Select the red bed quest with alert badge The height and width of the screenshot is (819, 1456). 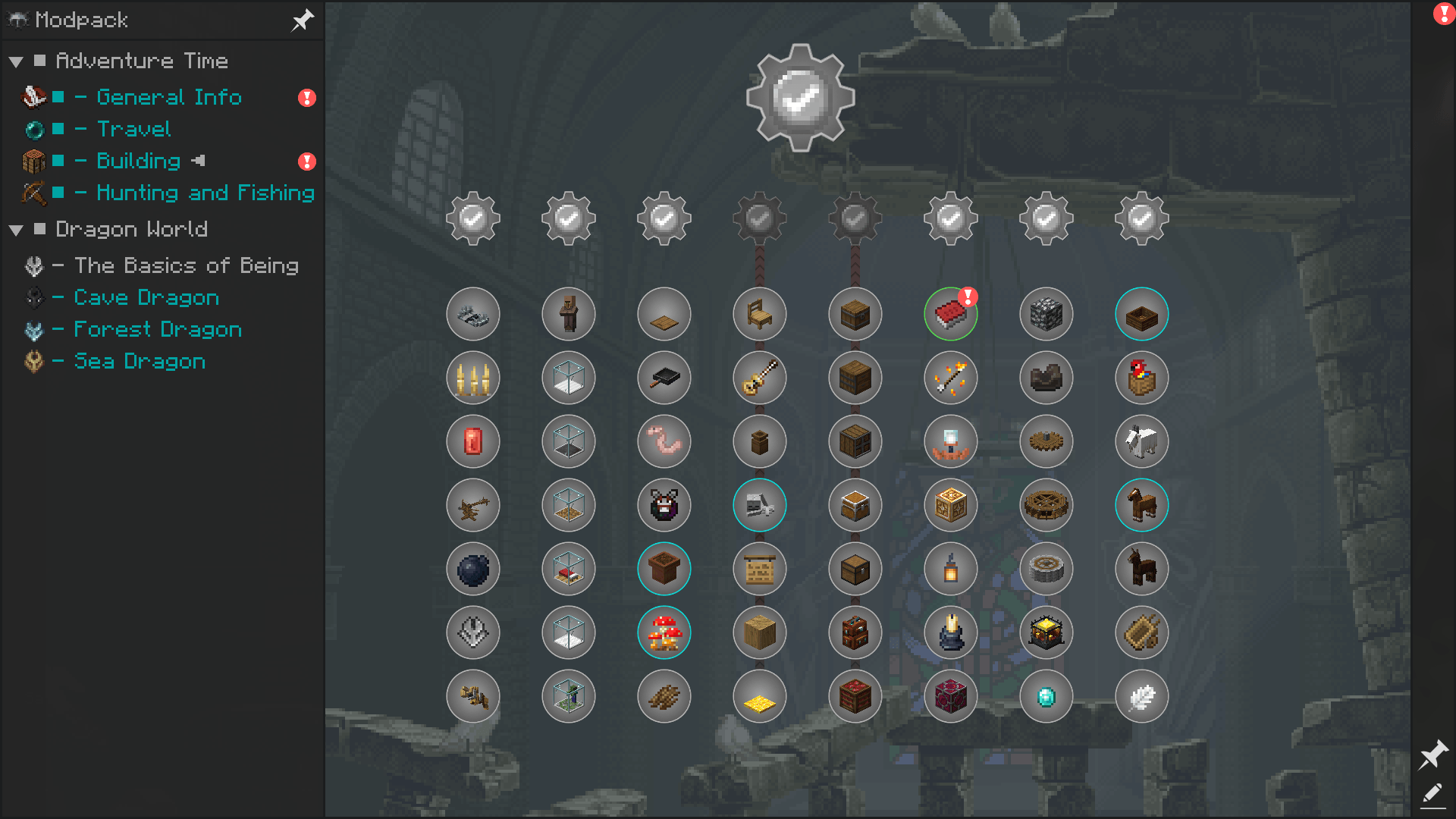point(950,314)
